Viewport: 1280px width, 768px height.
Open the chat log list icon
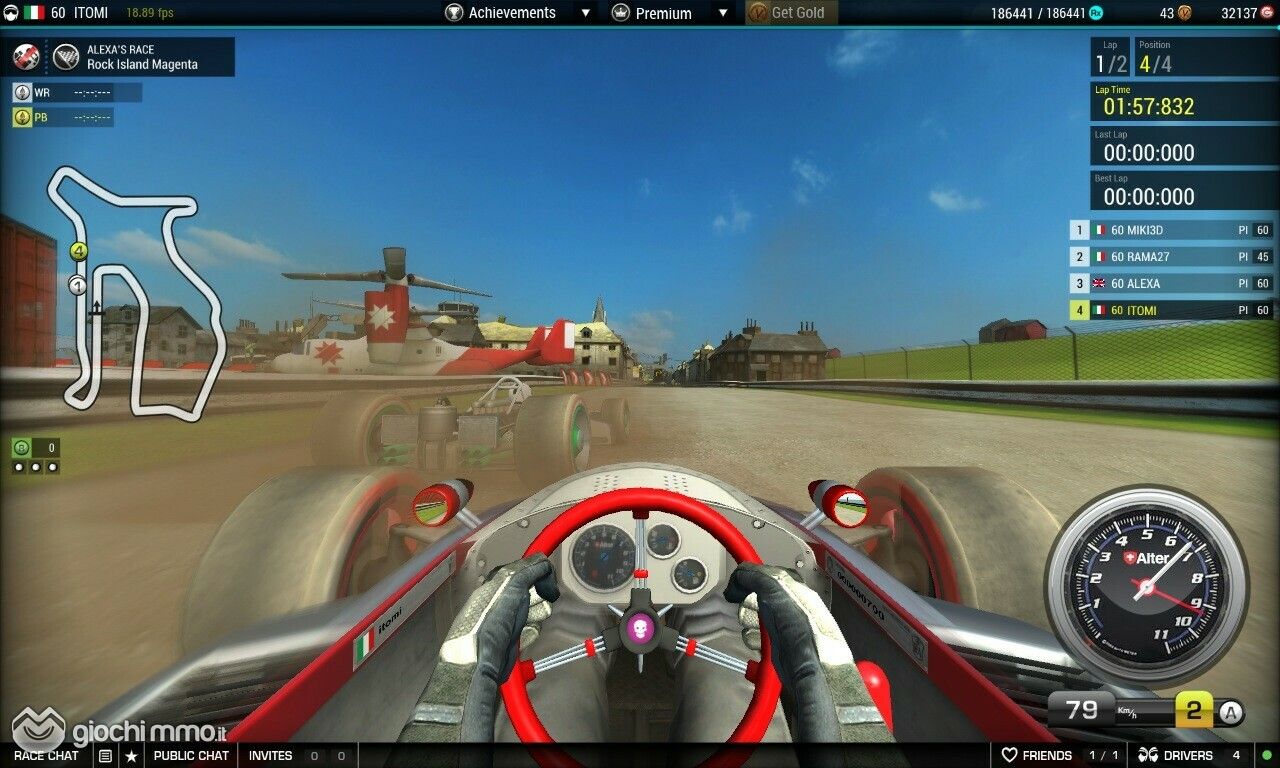click(105, 756)
